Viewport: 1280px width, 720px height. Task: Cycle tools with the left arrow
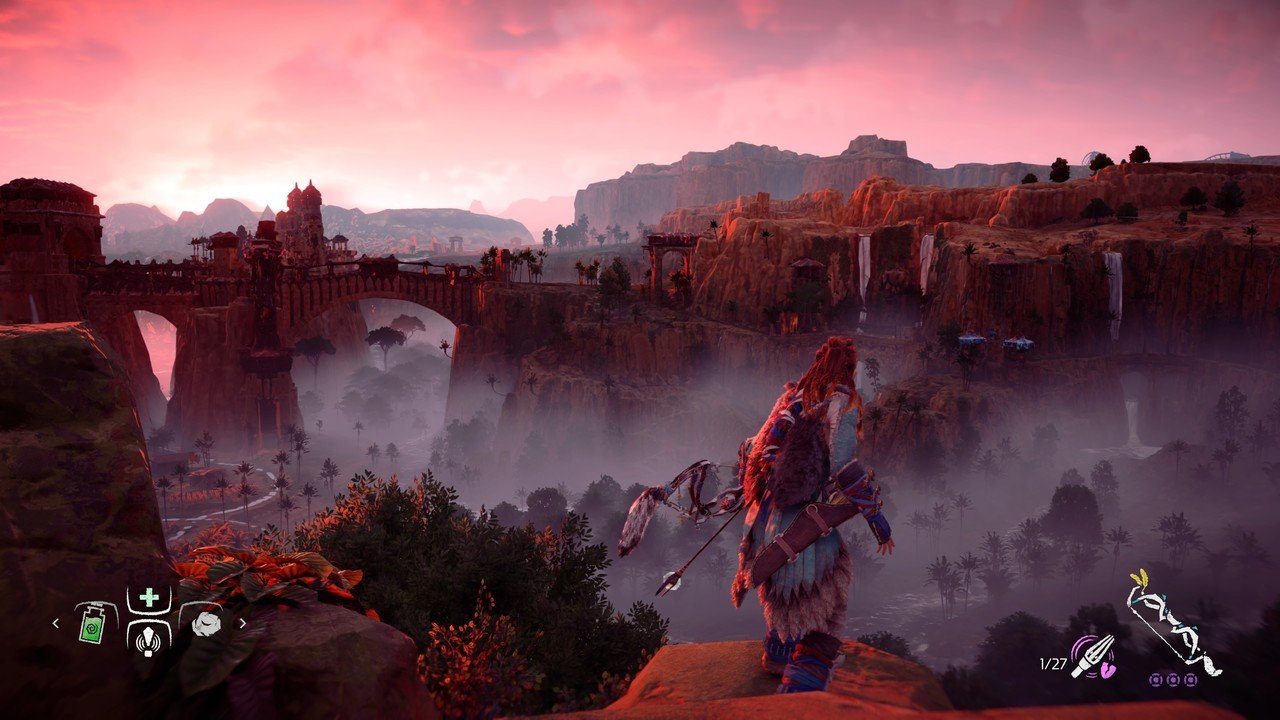click(57, 623)
